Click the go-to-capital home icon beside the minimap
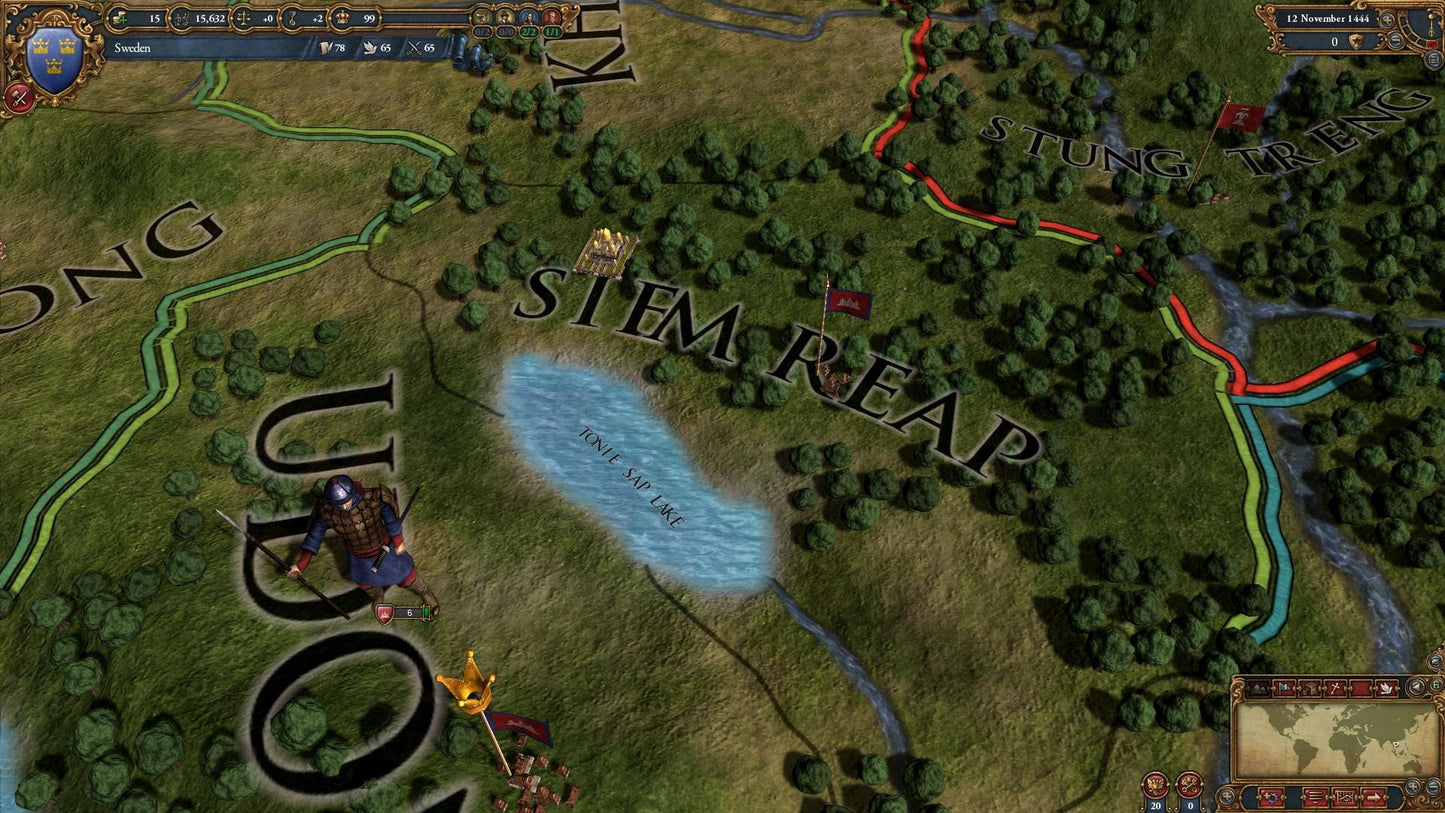Screen dimensions: 1445x813 [x=1435, y=684]
